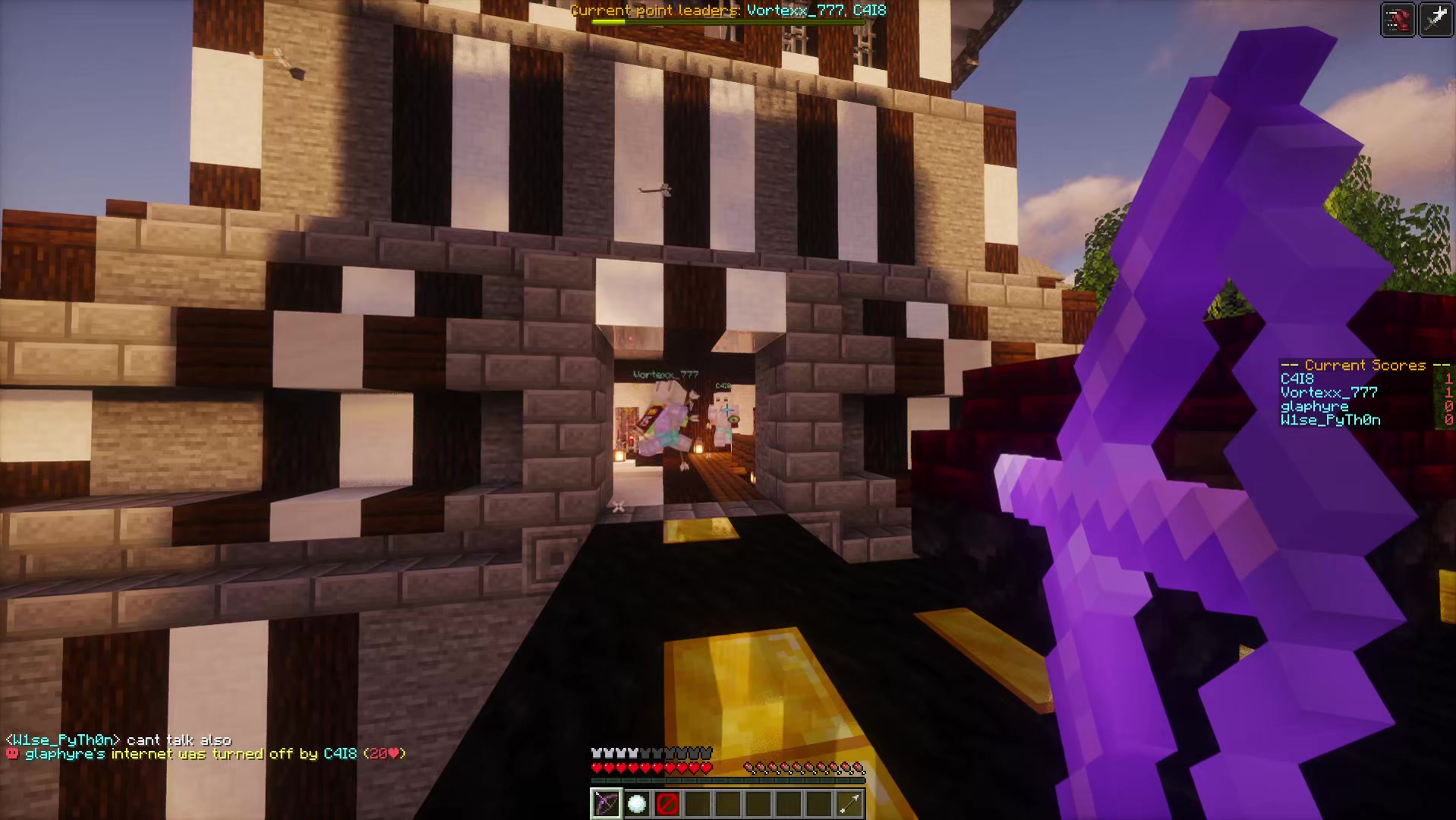Screen dimensions: 1456x820
Task: Click the sword-and-cursor mod icon at top-right
Action: pos(1437,19)
